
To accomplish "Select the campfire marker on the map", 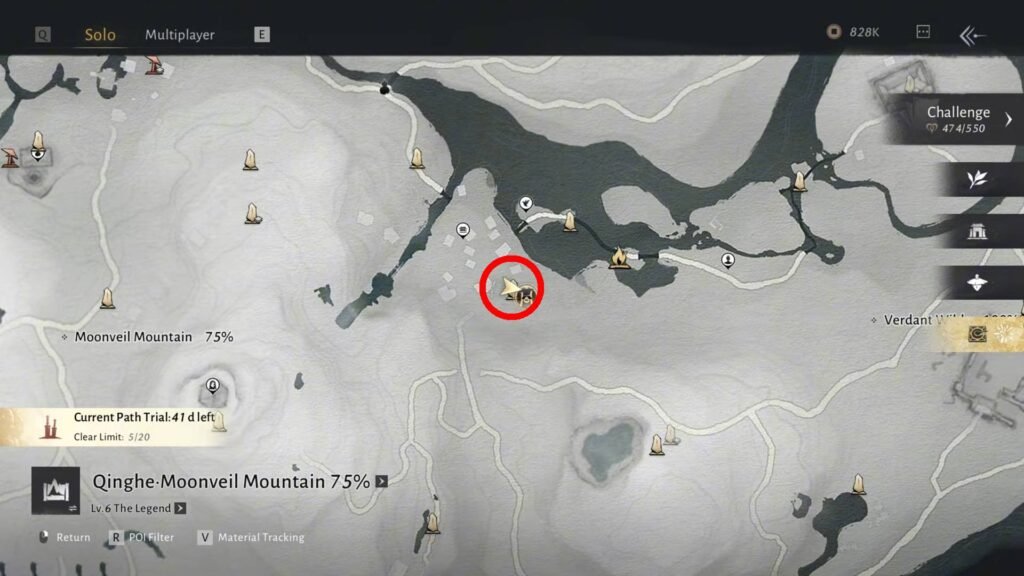I will 619,259.
